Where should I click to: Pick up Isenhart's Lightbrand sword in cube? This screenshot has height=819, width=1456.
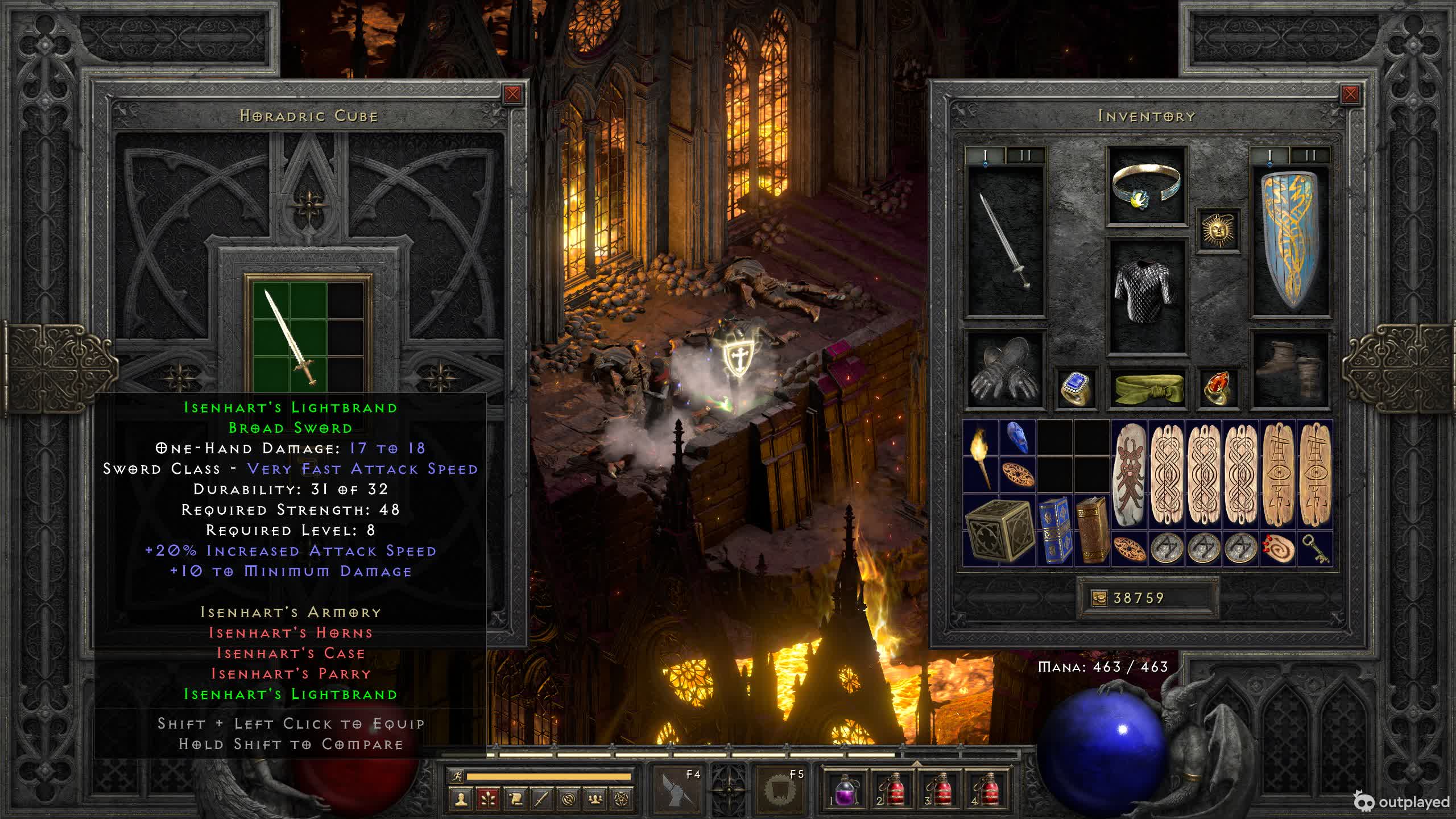[x=290, y=337]
